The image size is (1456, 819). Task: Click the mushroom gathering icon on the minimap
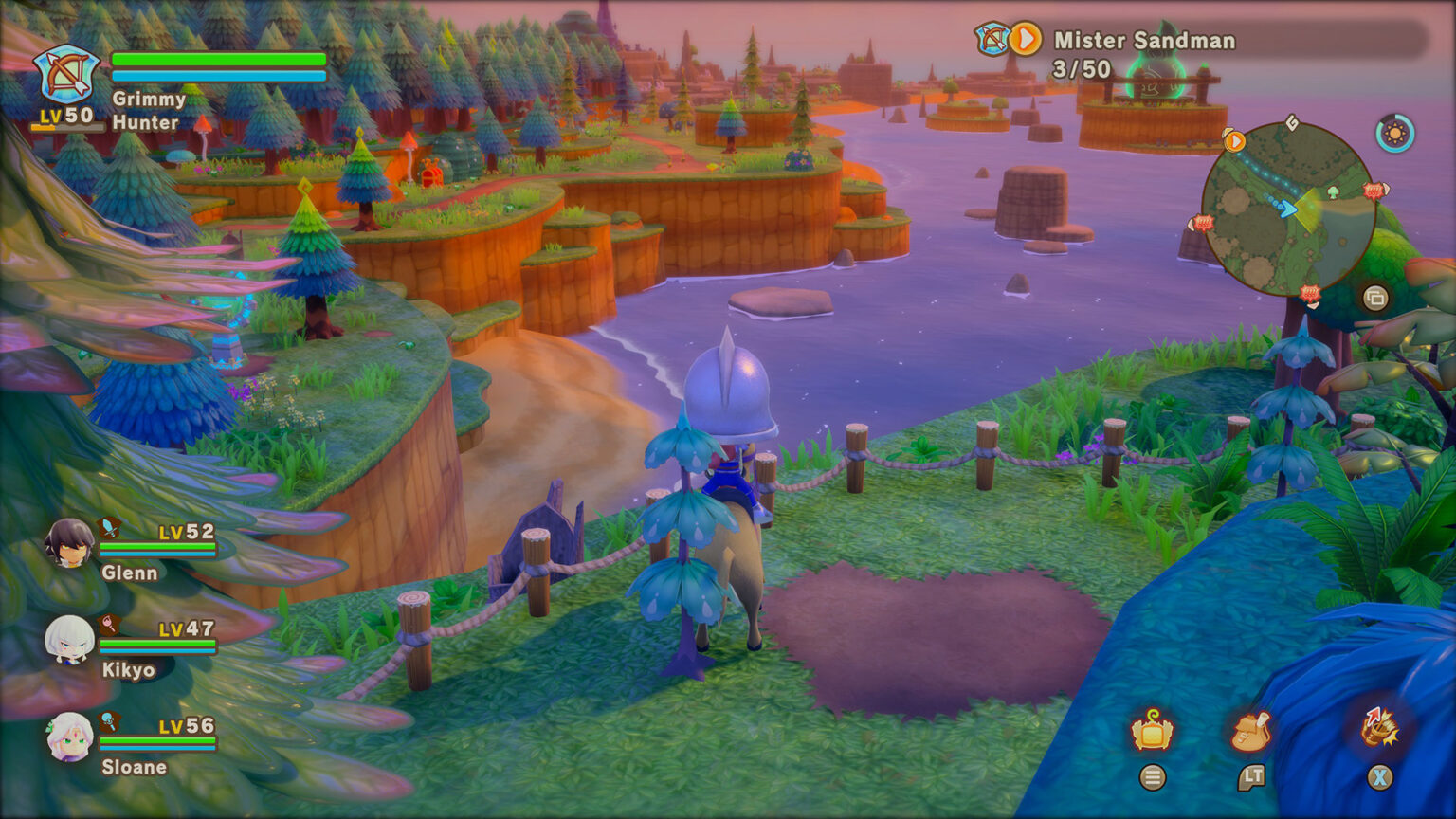[x=1333, y=192]
